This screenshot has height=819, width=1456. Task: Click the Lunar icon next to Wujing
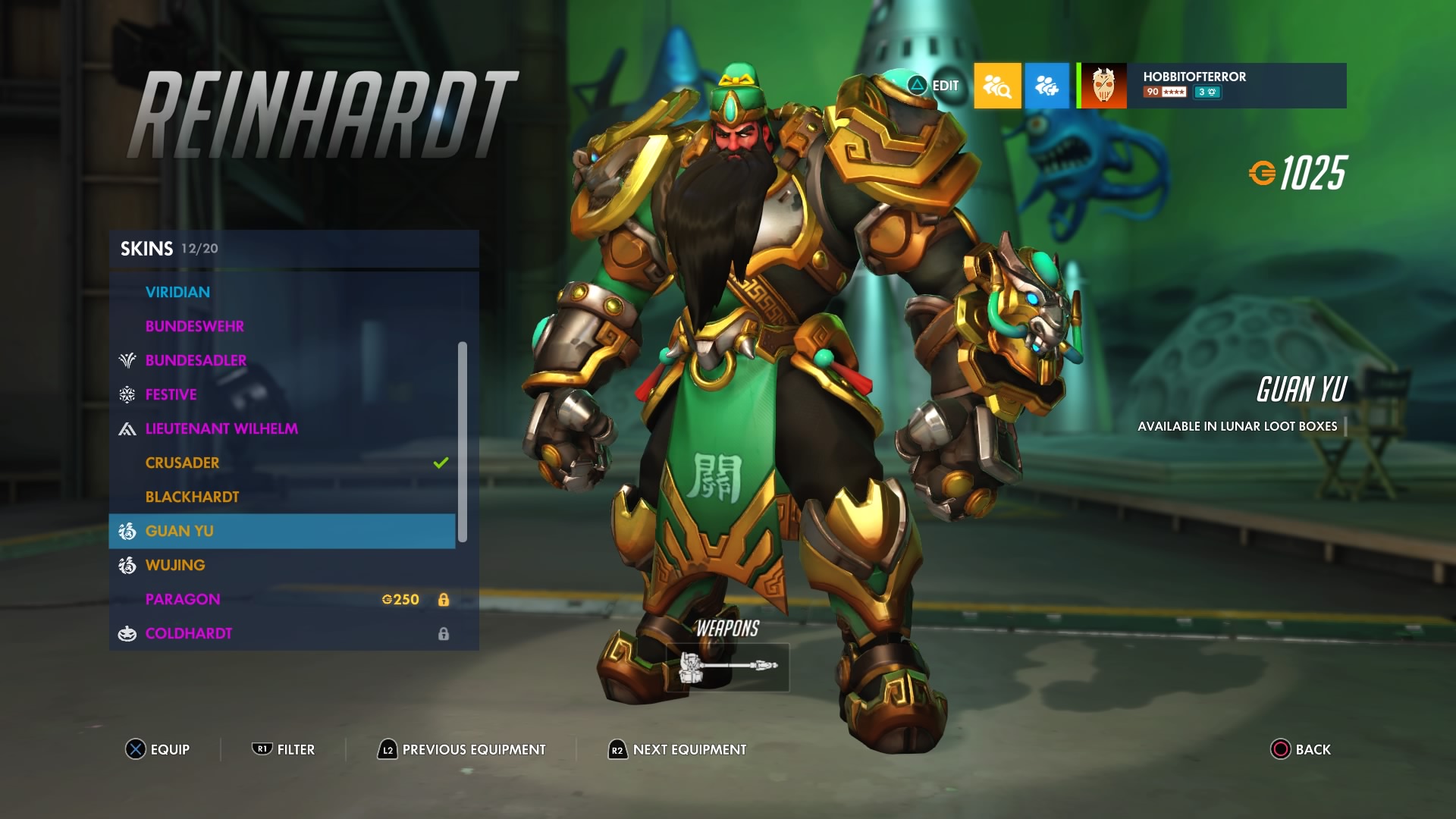pos(126,565)
